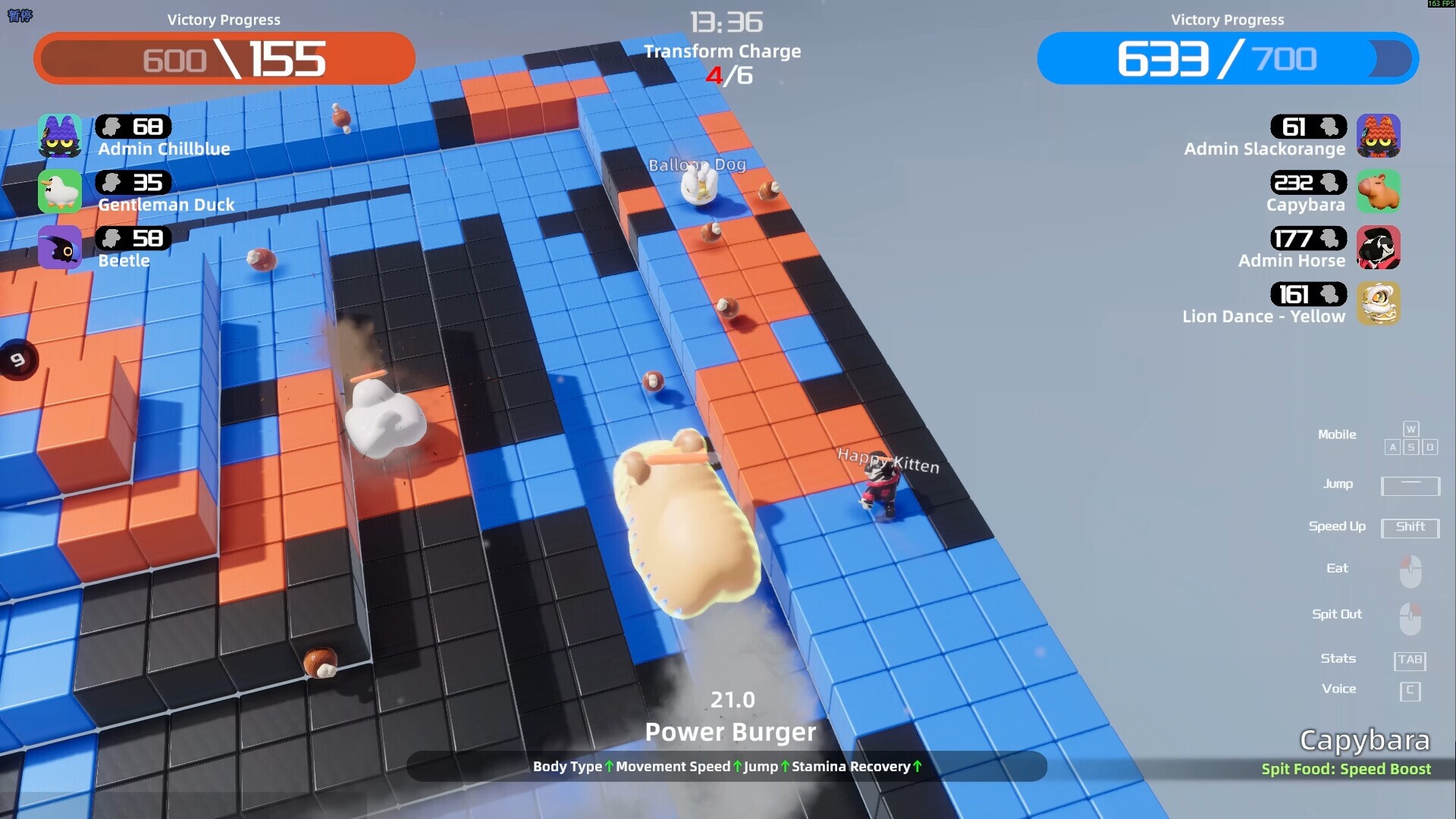The height and width of the screenshot is (819, 1456).
Task: Click the Voice C key indicator
Action: pyautogui.click(x=1410, y=690)
